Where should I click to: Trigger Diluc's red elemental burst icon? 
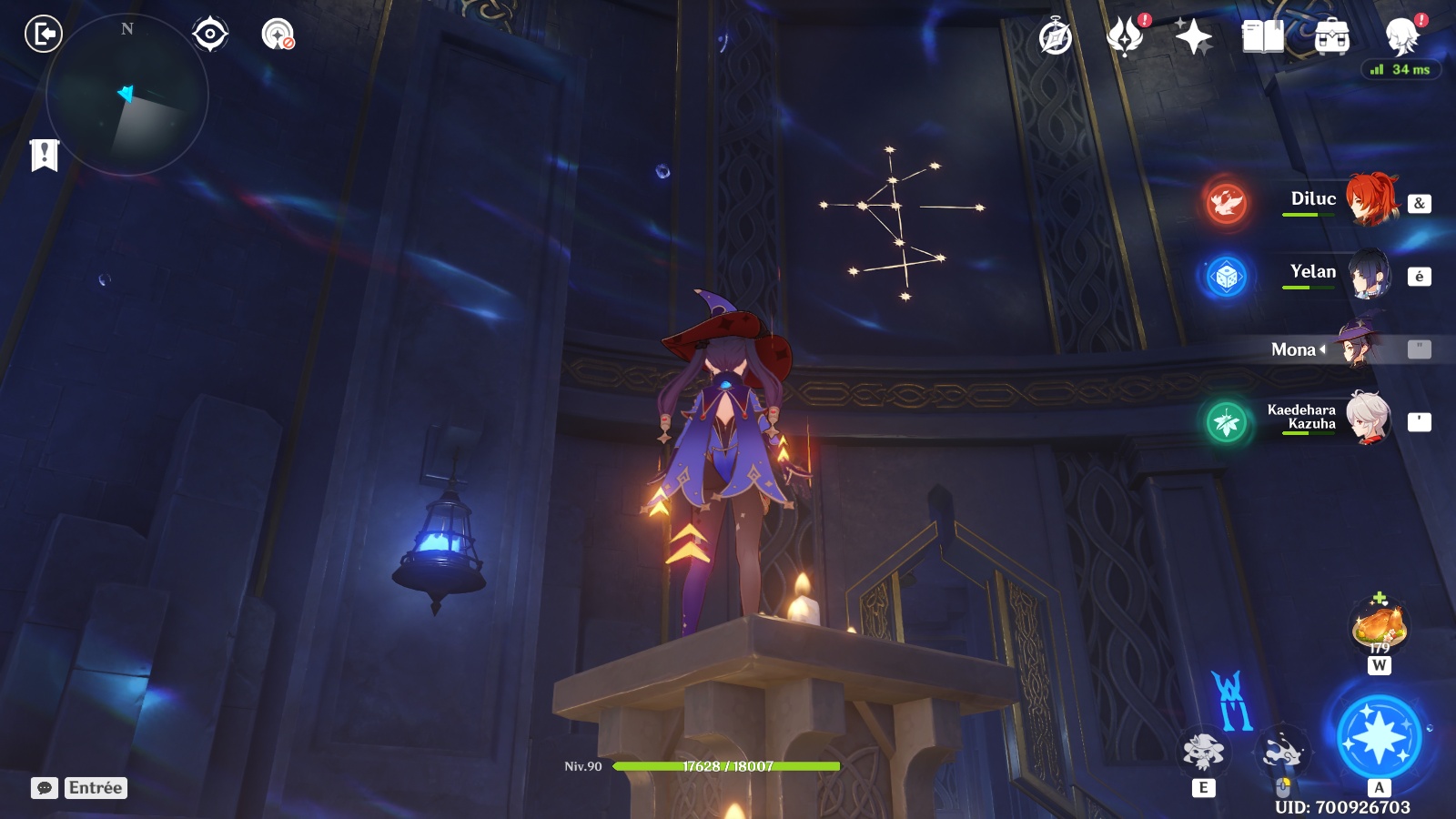(x=1226, y=202)
